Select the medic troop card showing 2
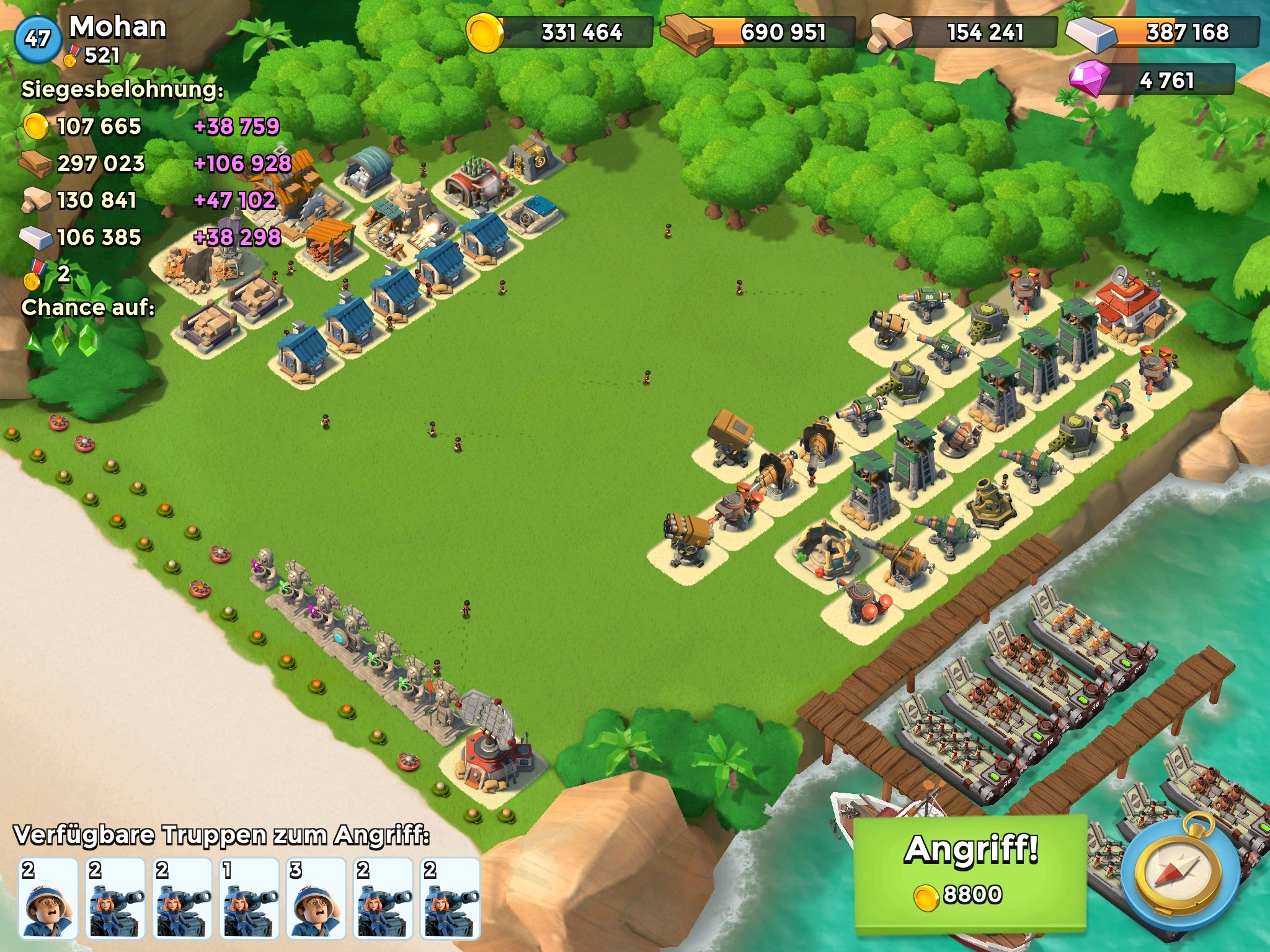Image resolution: width=1270 pixels, height=952 pixels. [48, 897]
